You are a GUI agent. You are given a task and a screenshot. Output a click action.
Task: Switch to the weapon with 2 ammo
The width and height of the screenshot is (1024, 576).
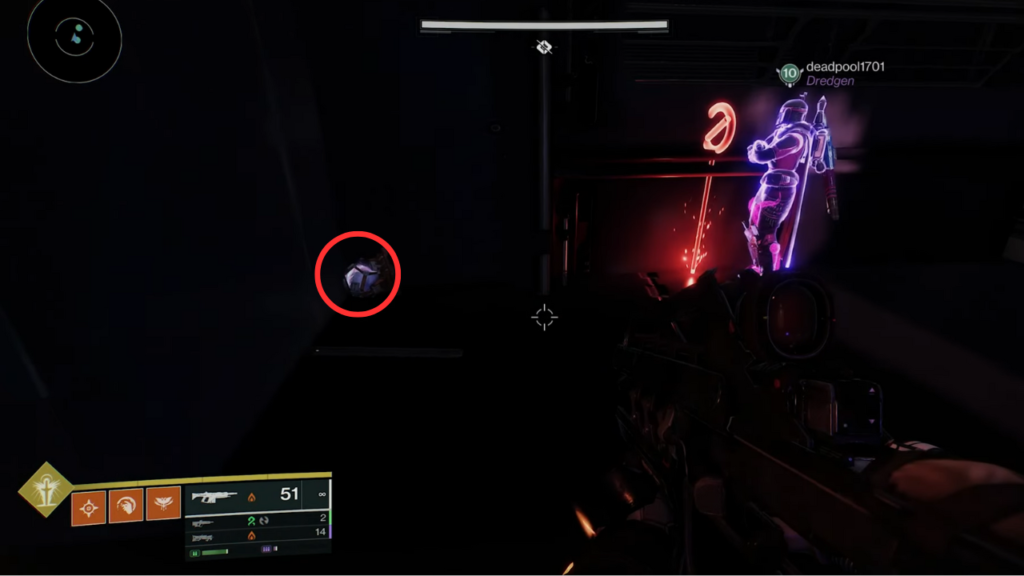point(257,518)
